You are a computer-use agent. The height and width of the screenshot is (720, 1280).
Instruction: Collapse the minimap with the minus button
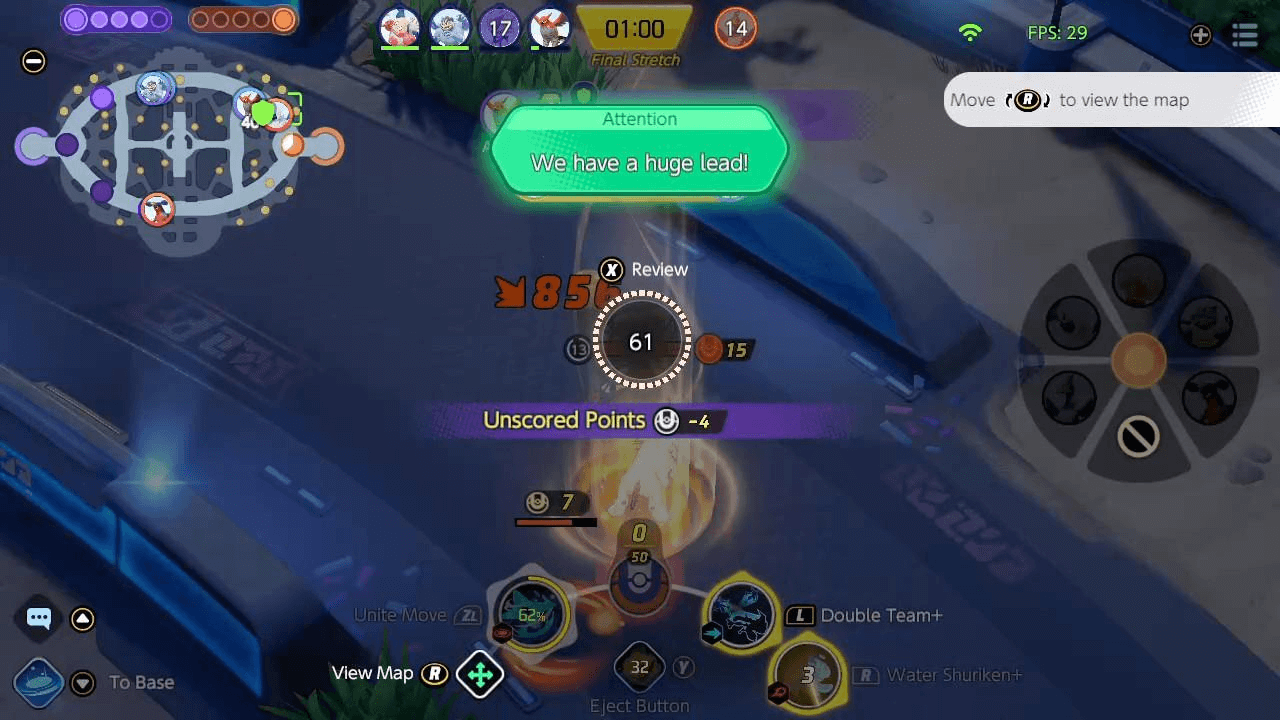(33, 61)
